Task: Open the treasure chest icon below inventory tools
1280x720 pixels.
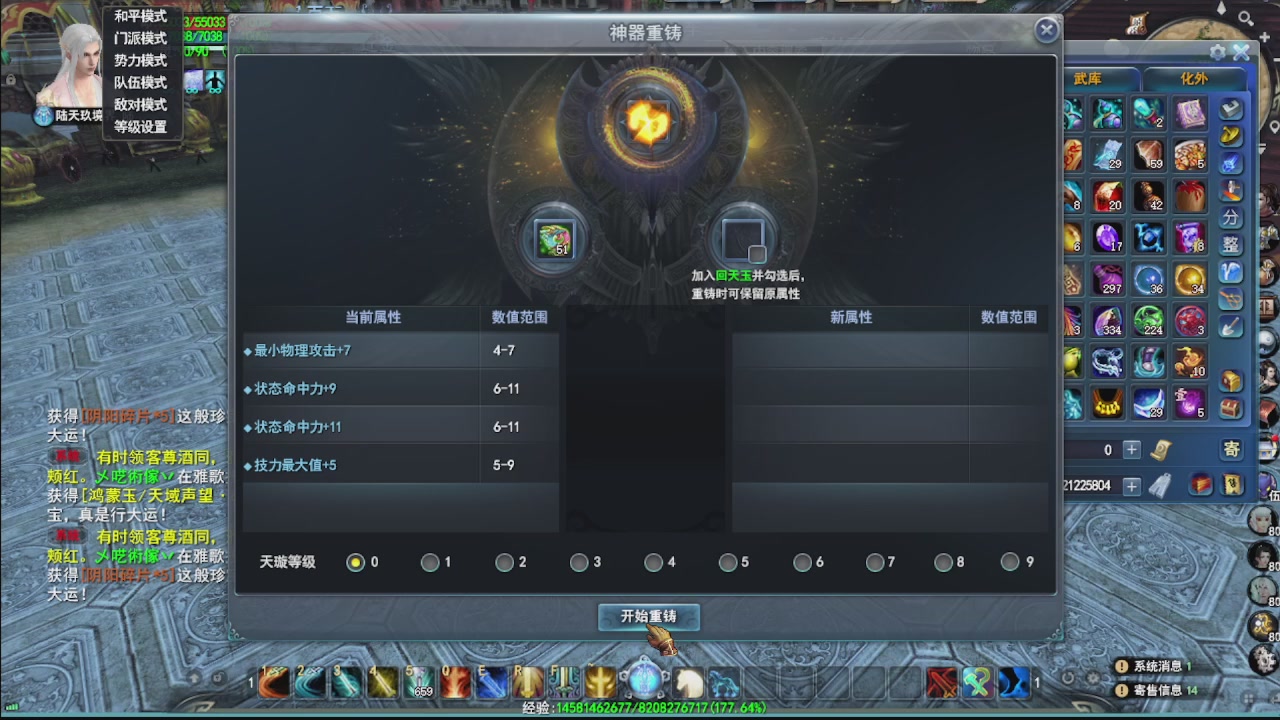Action: (1232, 379)
